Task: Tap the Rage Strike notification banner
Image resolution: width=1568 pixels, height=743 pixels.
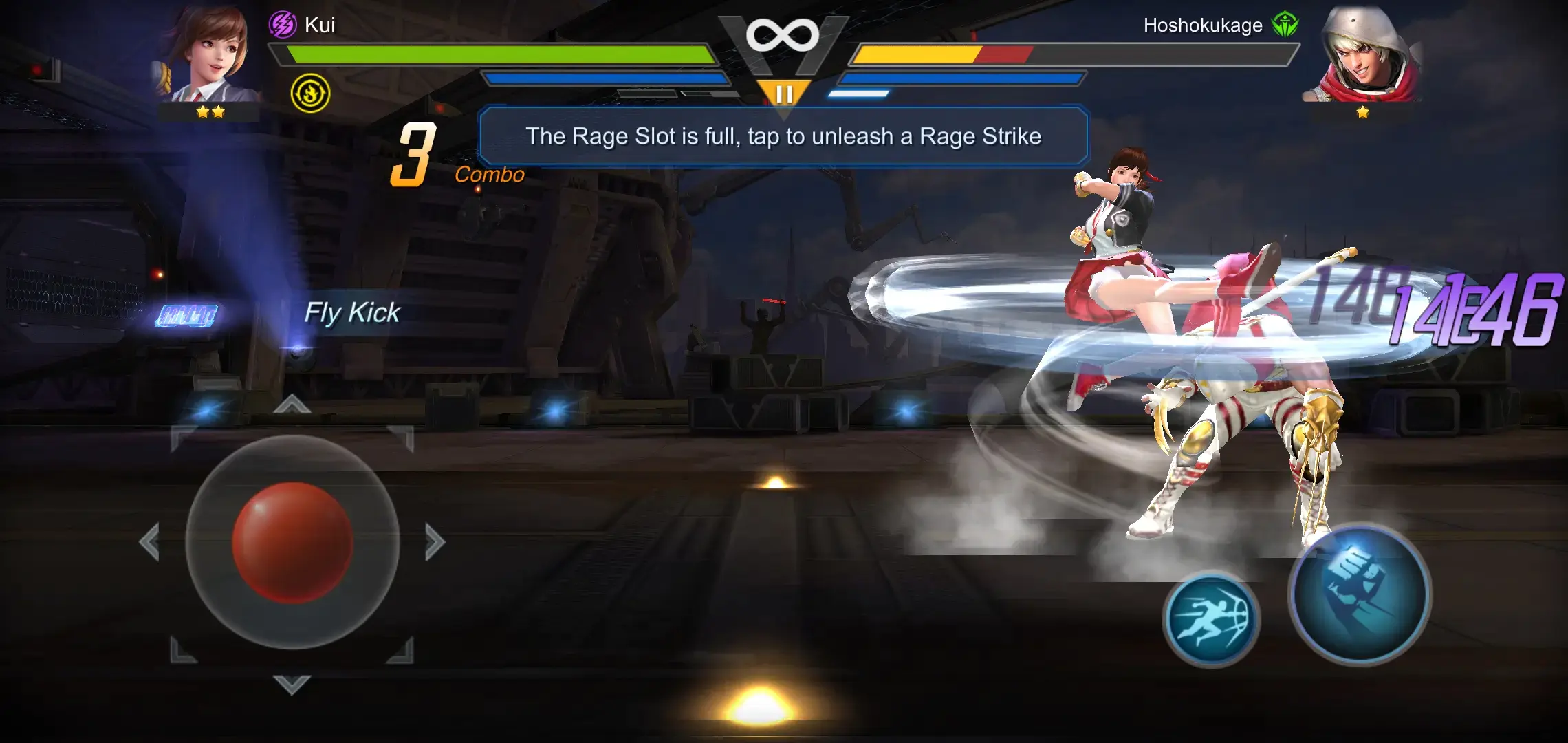Action: click(x=784, y=136)
